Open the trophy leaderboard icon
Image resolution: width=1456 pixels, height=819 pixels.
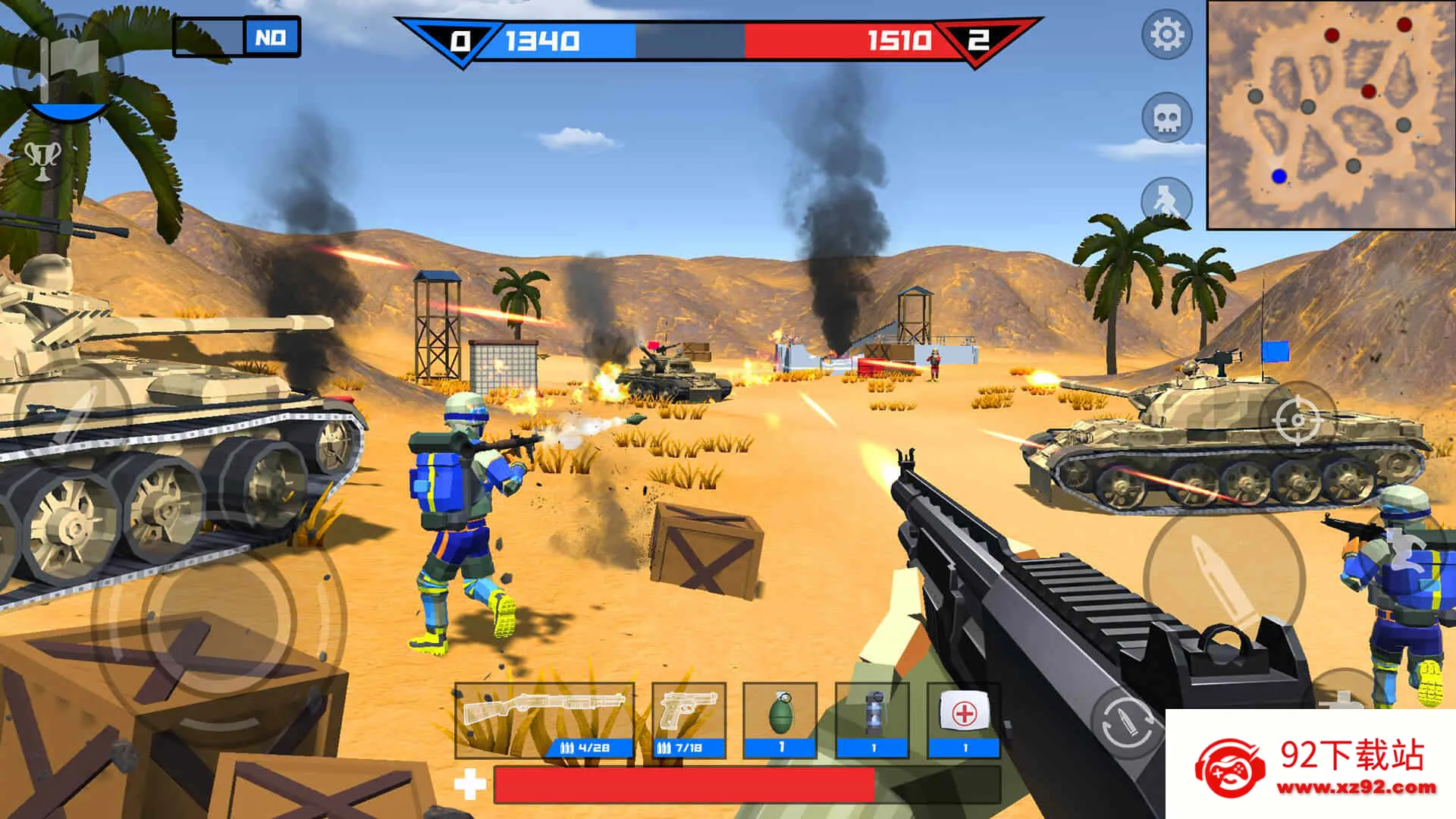tap(43, 159)
